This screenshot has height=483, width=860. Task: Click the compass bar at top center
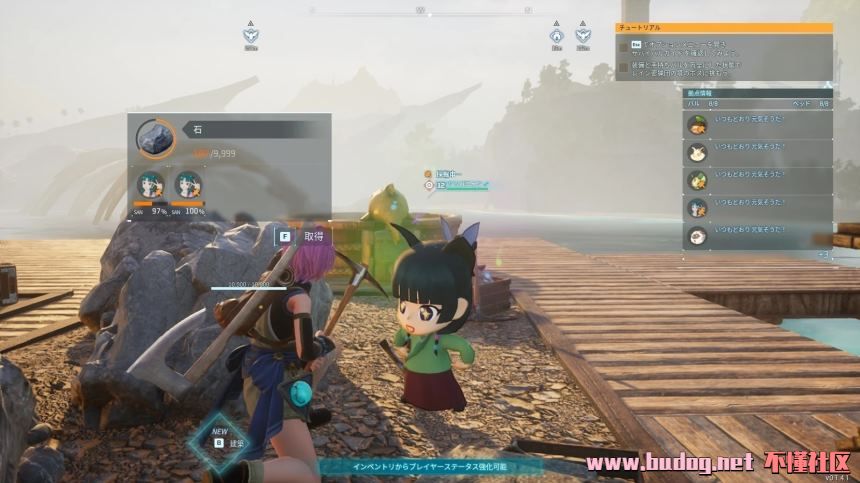(420, 11)
